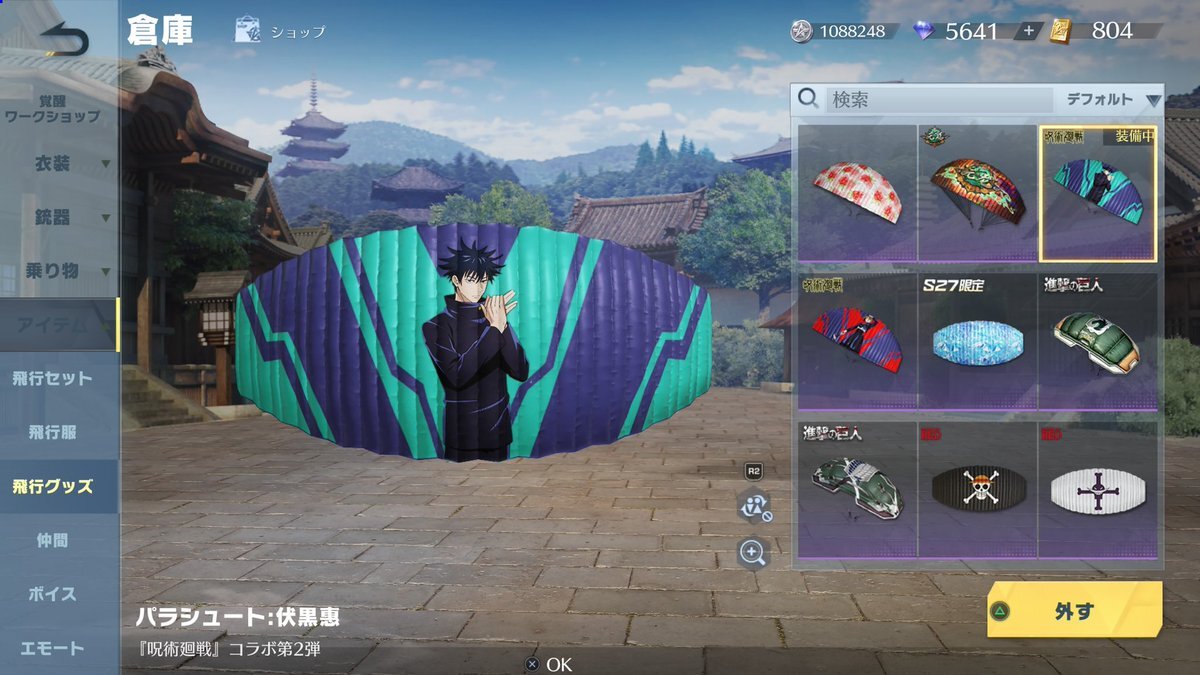This screenshot has height=675, width=1200.
Task: Select the red flower pattern parachute
Action: point(858,193)
